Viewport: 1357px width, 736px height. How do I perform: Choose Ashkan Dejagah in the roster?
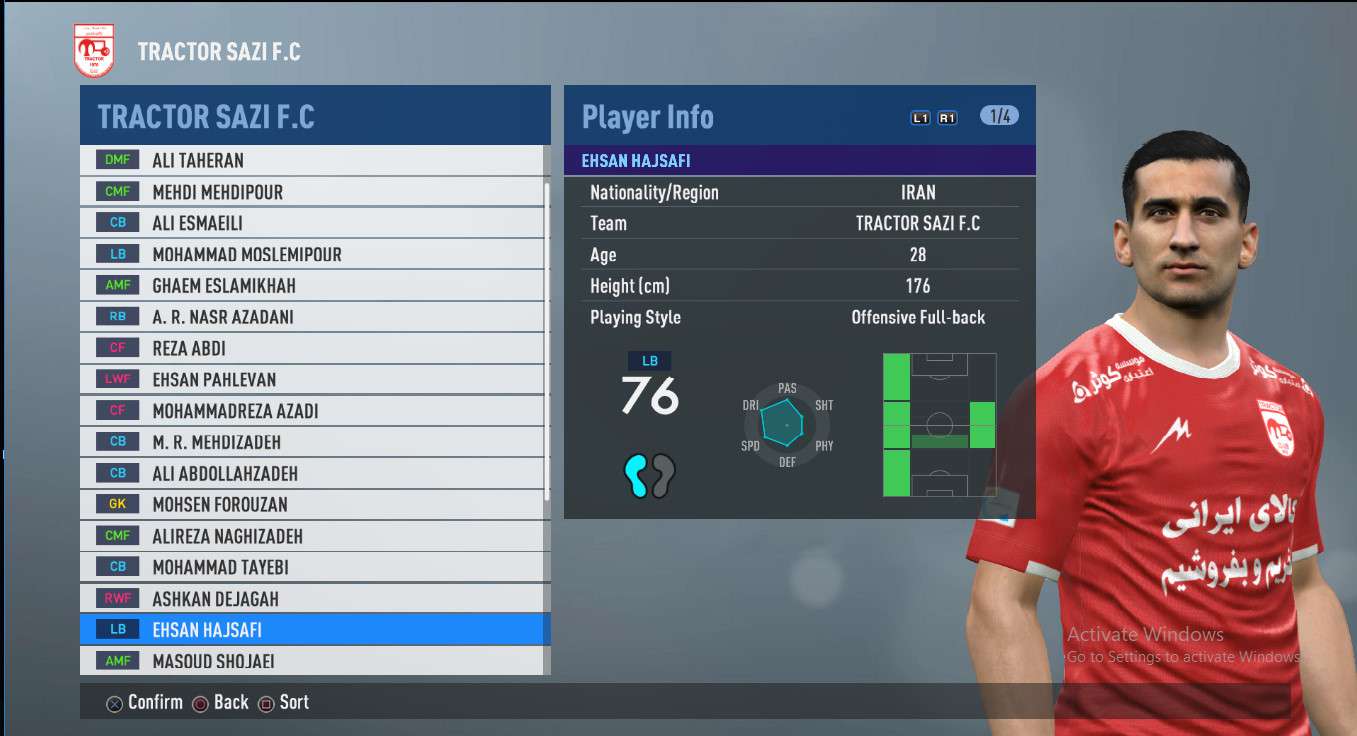click(312, 599)
